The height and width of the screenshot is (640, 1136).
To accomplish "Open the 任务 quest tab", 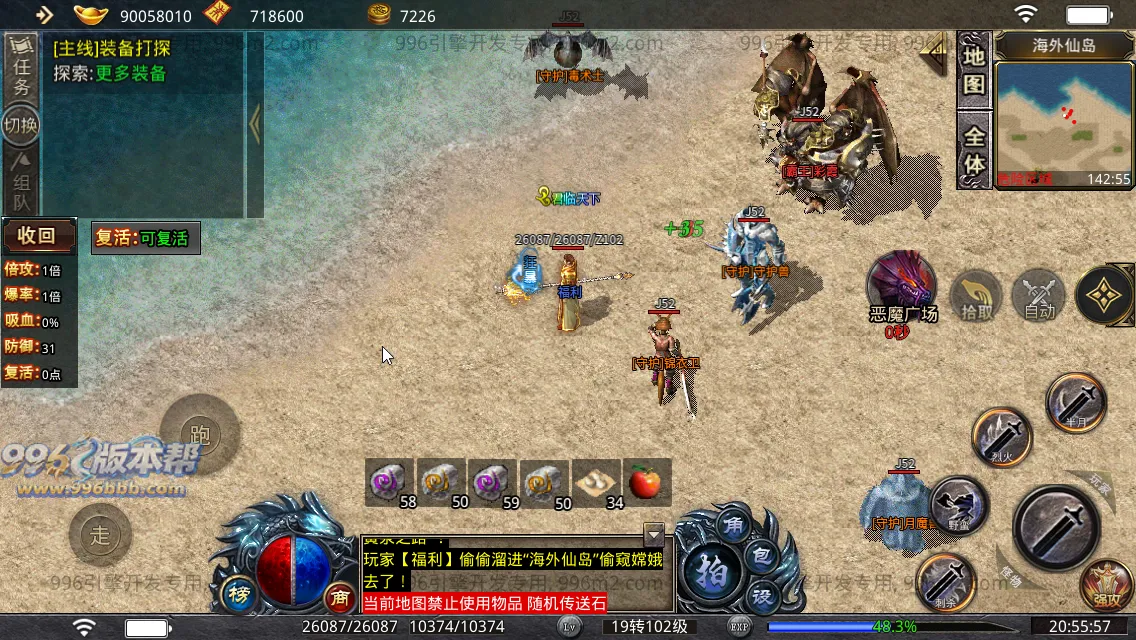I will [x=21, y=67].
